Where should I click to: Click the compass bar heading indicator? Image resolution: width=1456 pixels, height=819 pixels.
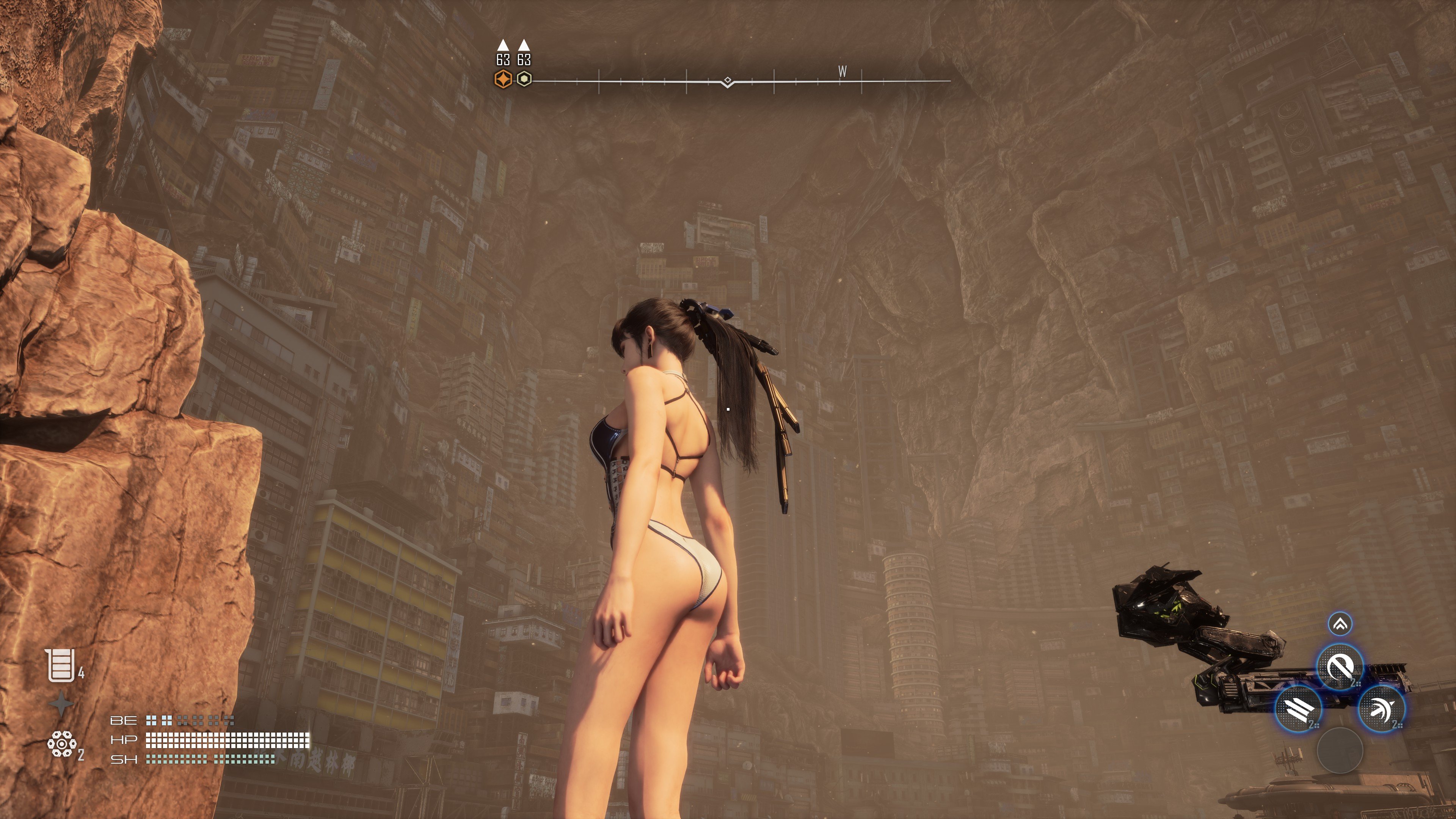(x=728, y=82)
